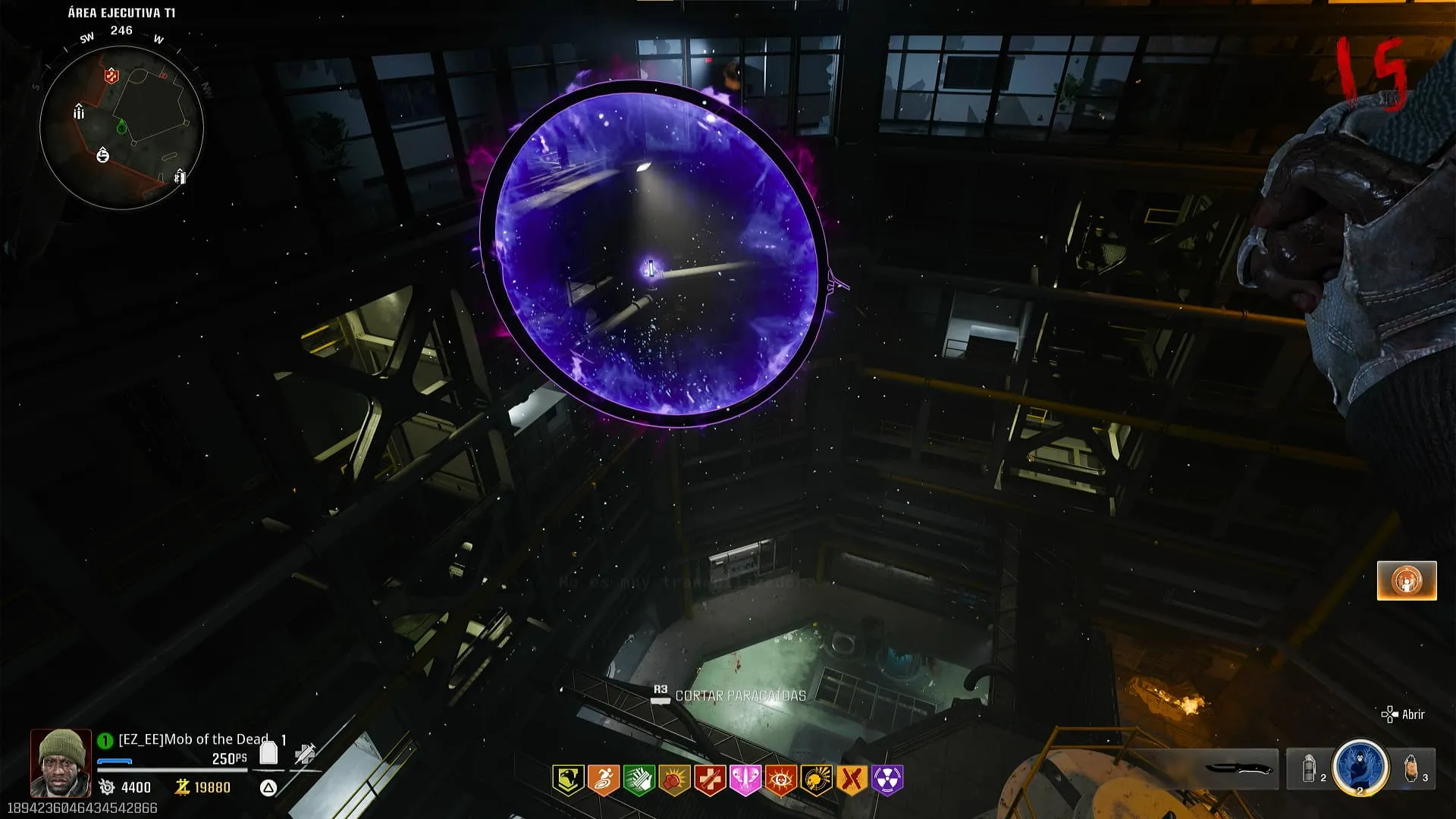Select the yellow skull PhD Flopper perk
This screenshot has width=1456, height=819.
(816, 780)
